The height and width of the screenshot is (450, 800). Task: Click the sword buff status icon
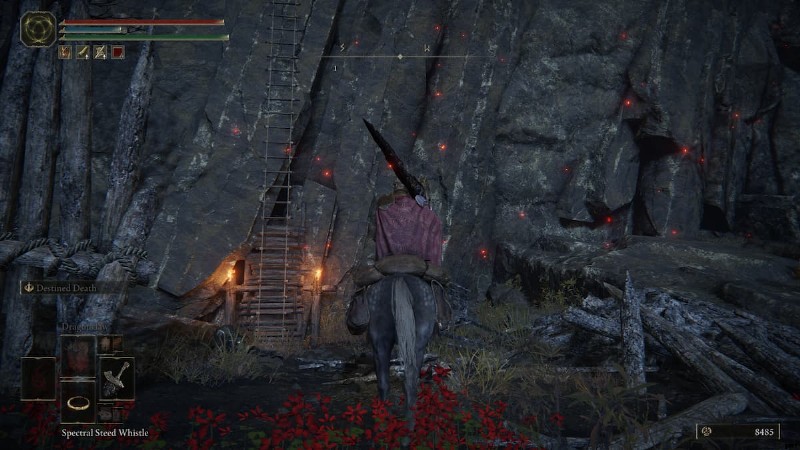click(83, 52)
